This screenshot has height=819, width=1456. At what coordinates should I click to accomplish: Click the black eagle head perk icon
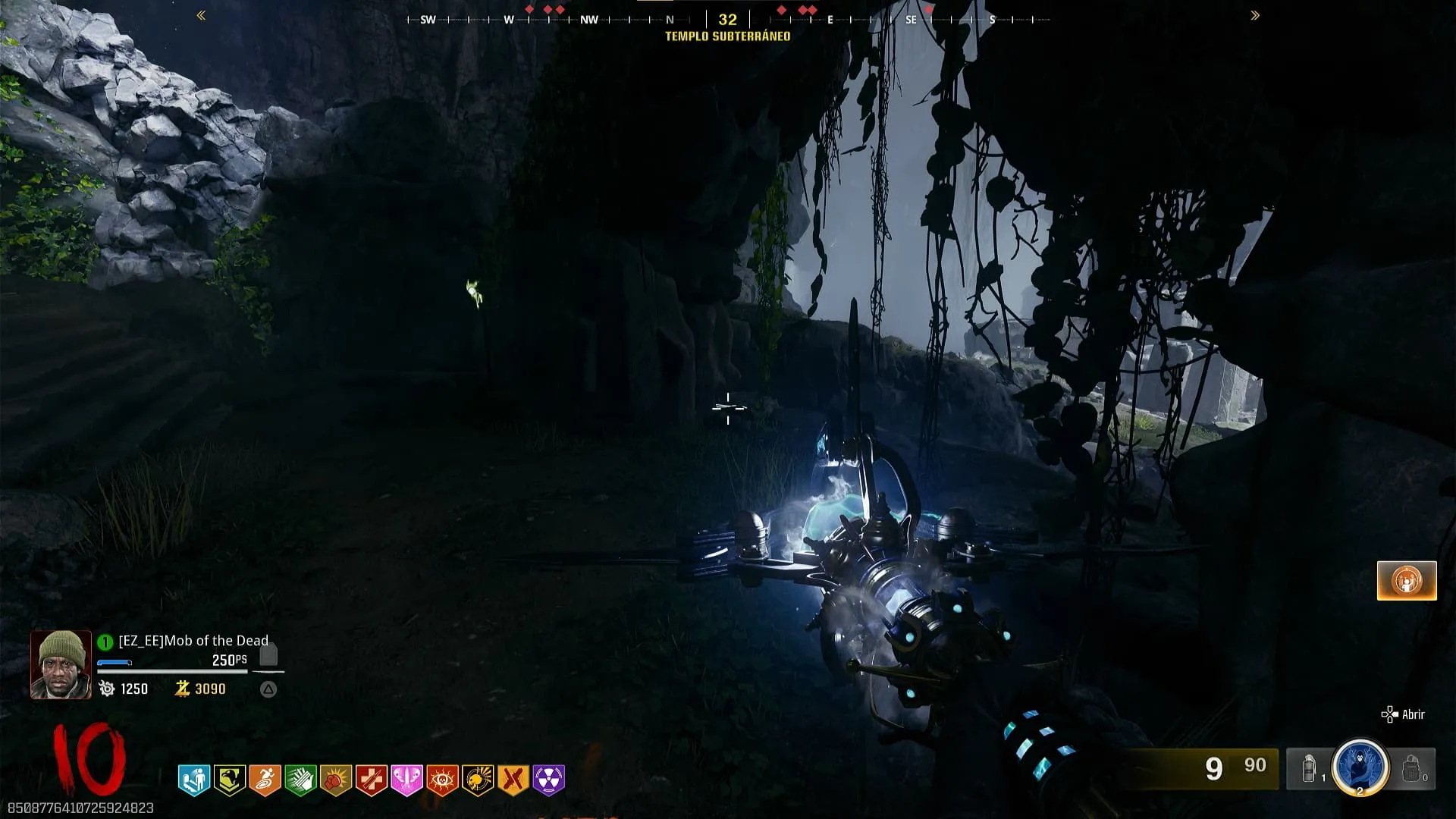click(229, 780)
